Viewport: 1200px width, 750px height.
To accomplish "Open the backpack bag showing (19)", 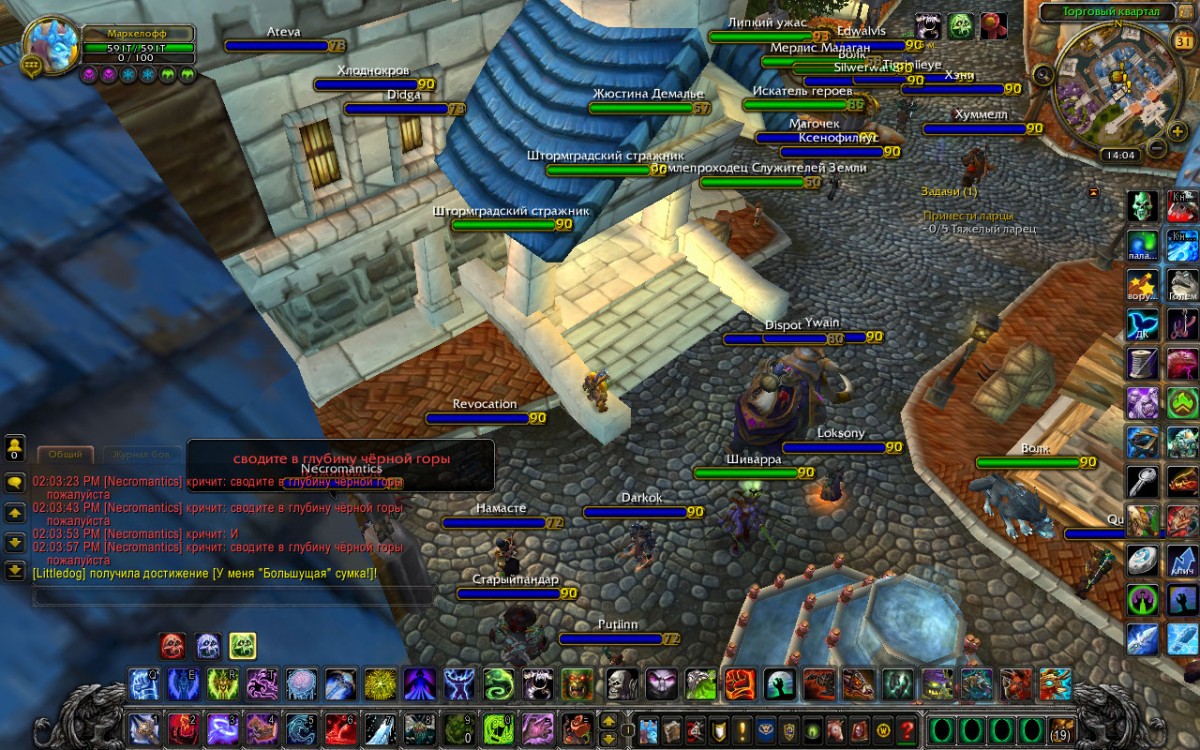I will (1061, 729).
